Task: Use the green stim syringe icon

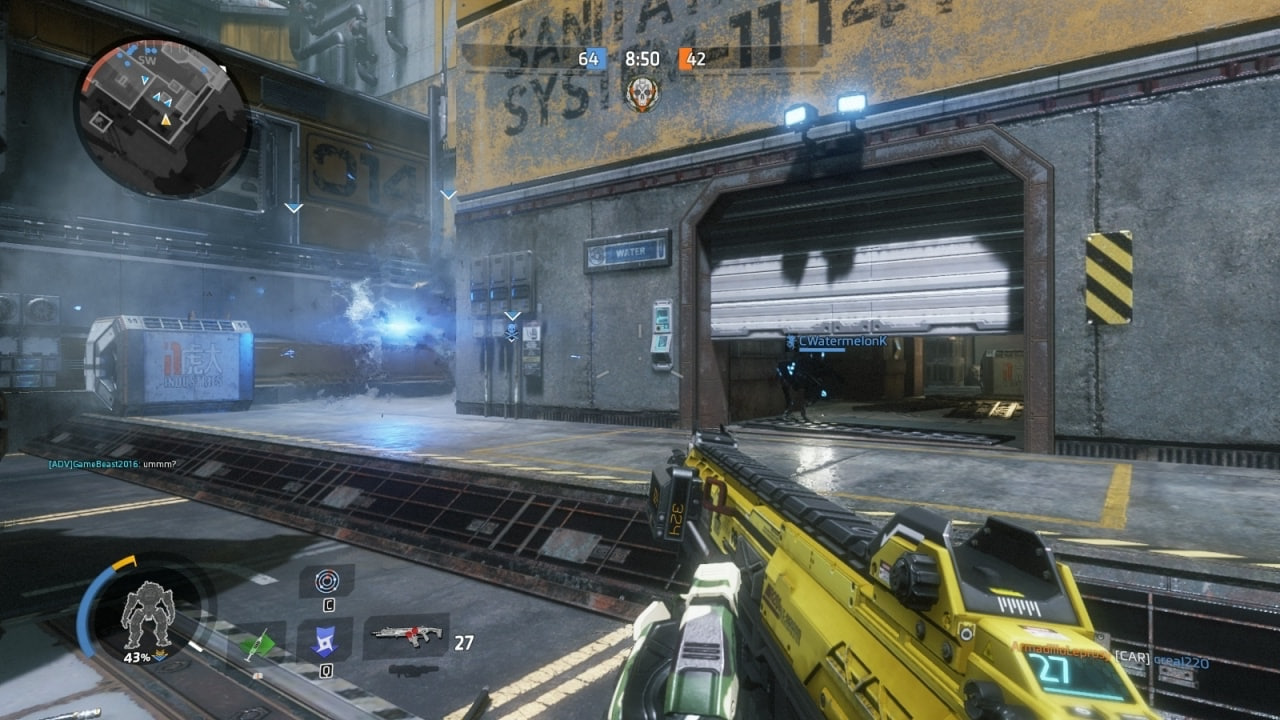Action: click(258, 643)
